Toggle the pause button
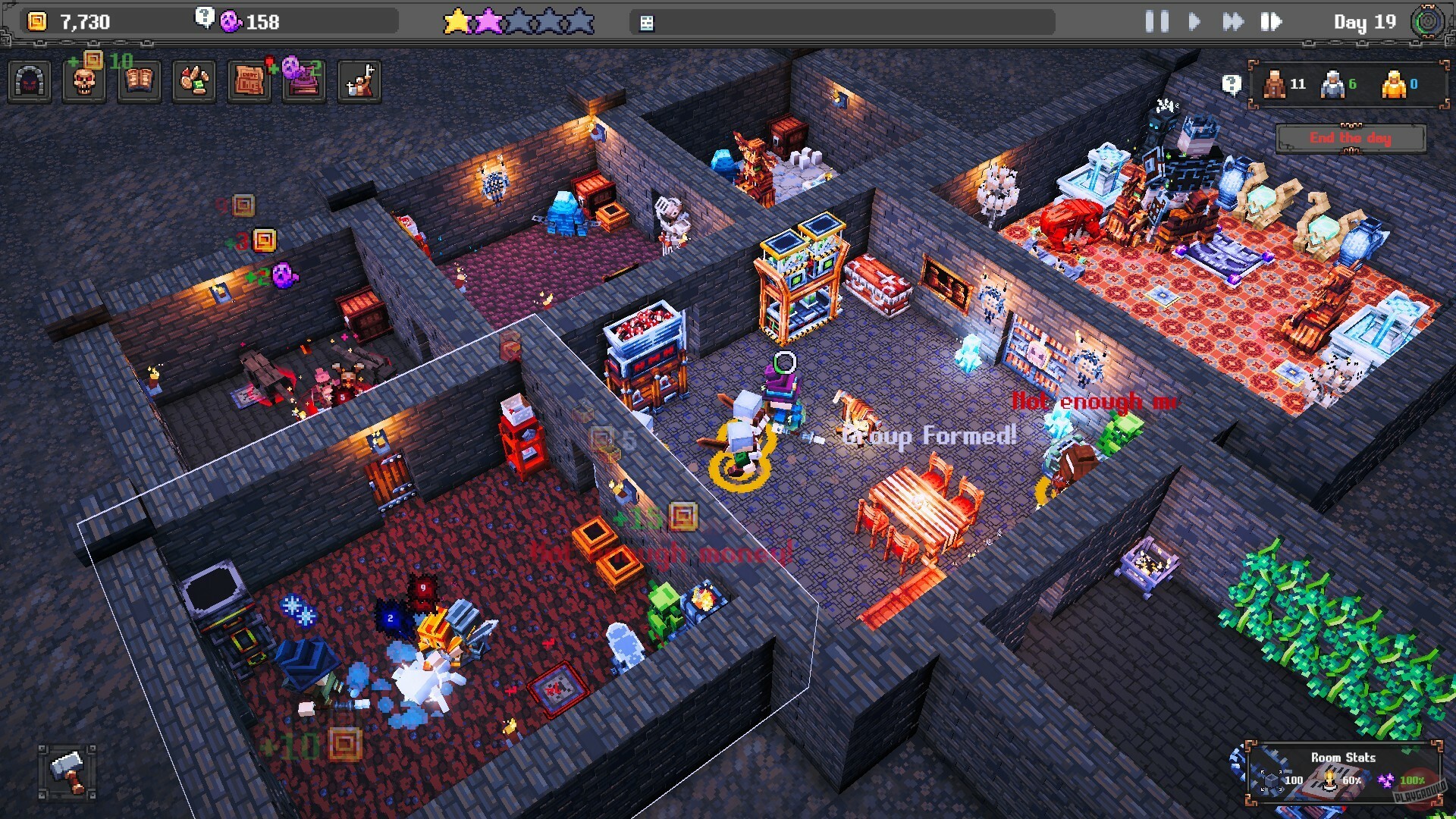Viewport: 1456px width, 819px height. pyautogui.click(x=1156, y=22)
